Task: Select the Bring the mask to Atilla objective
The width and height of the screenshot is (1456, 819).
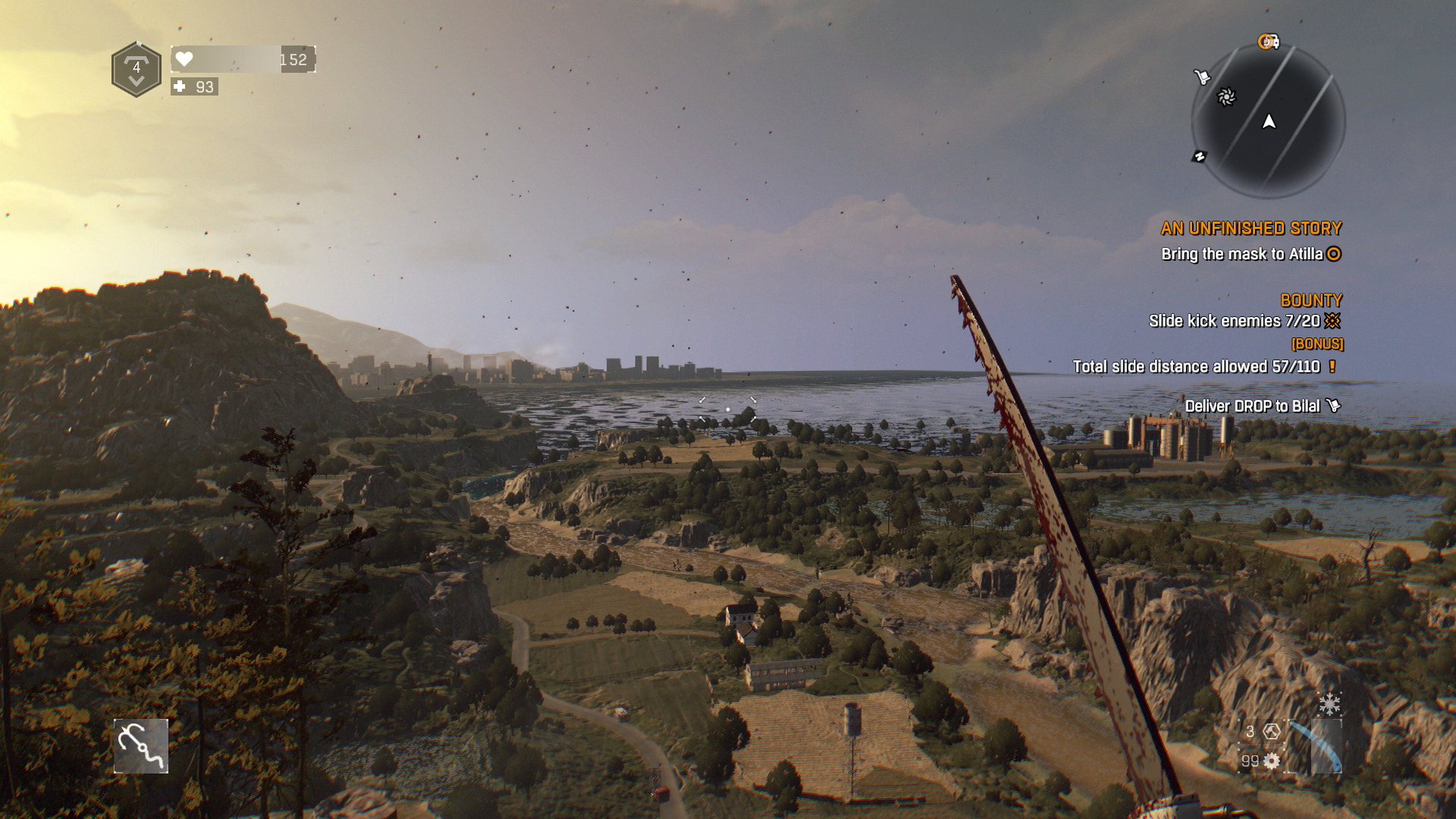Action: 1242,254
